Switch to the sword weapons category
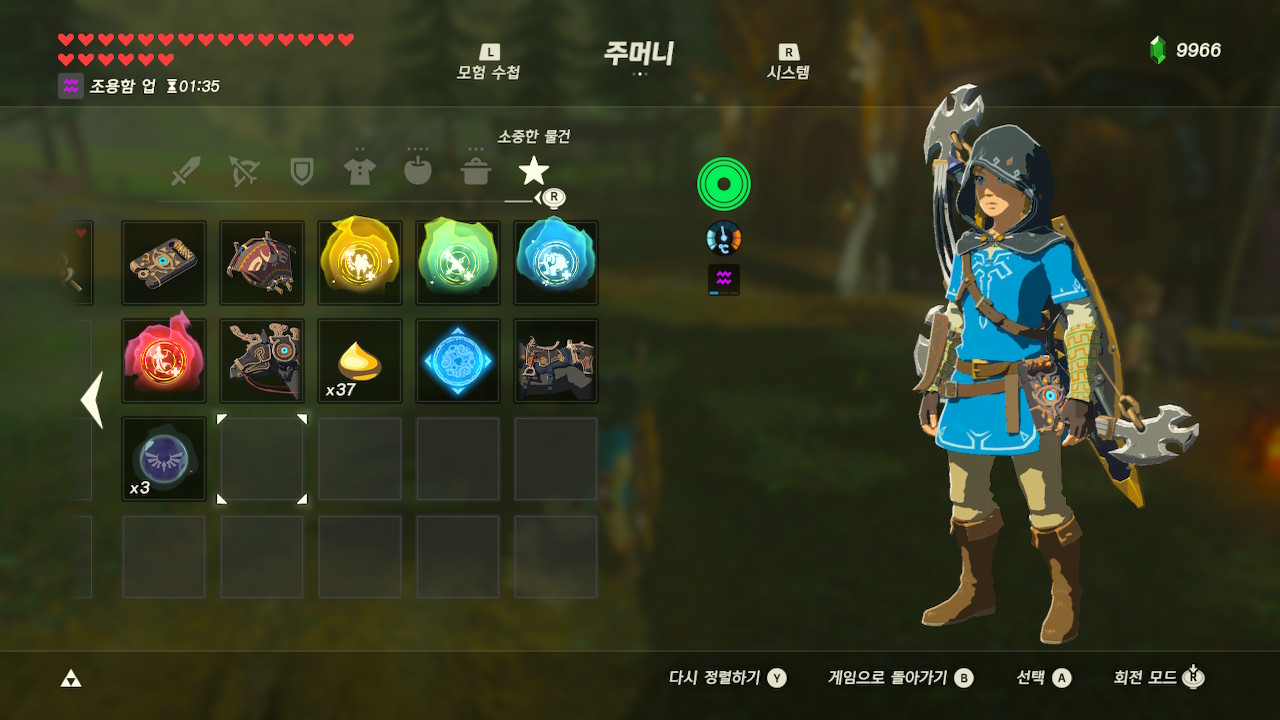The height and width of the screenshot is (720, 1280). pos(185,171)
